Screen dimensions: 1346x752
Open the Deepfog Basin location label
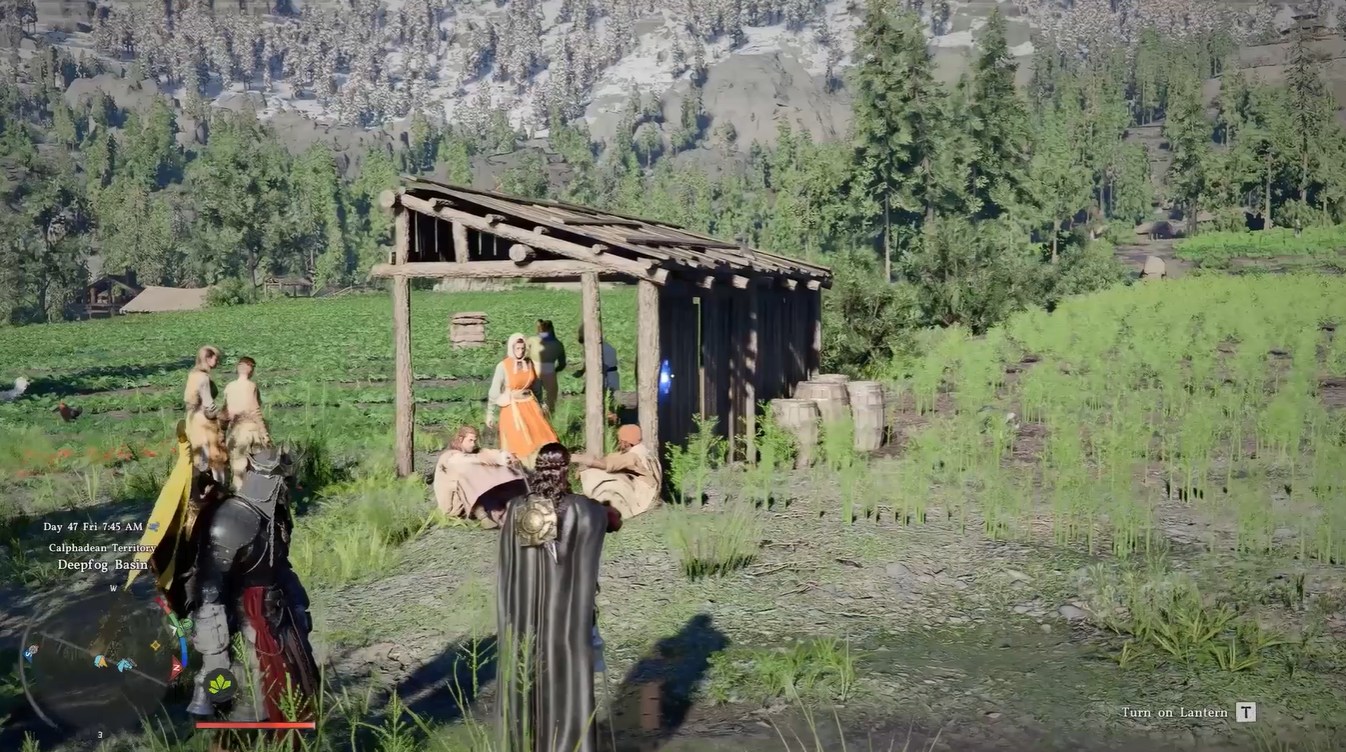[102, 564]
